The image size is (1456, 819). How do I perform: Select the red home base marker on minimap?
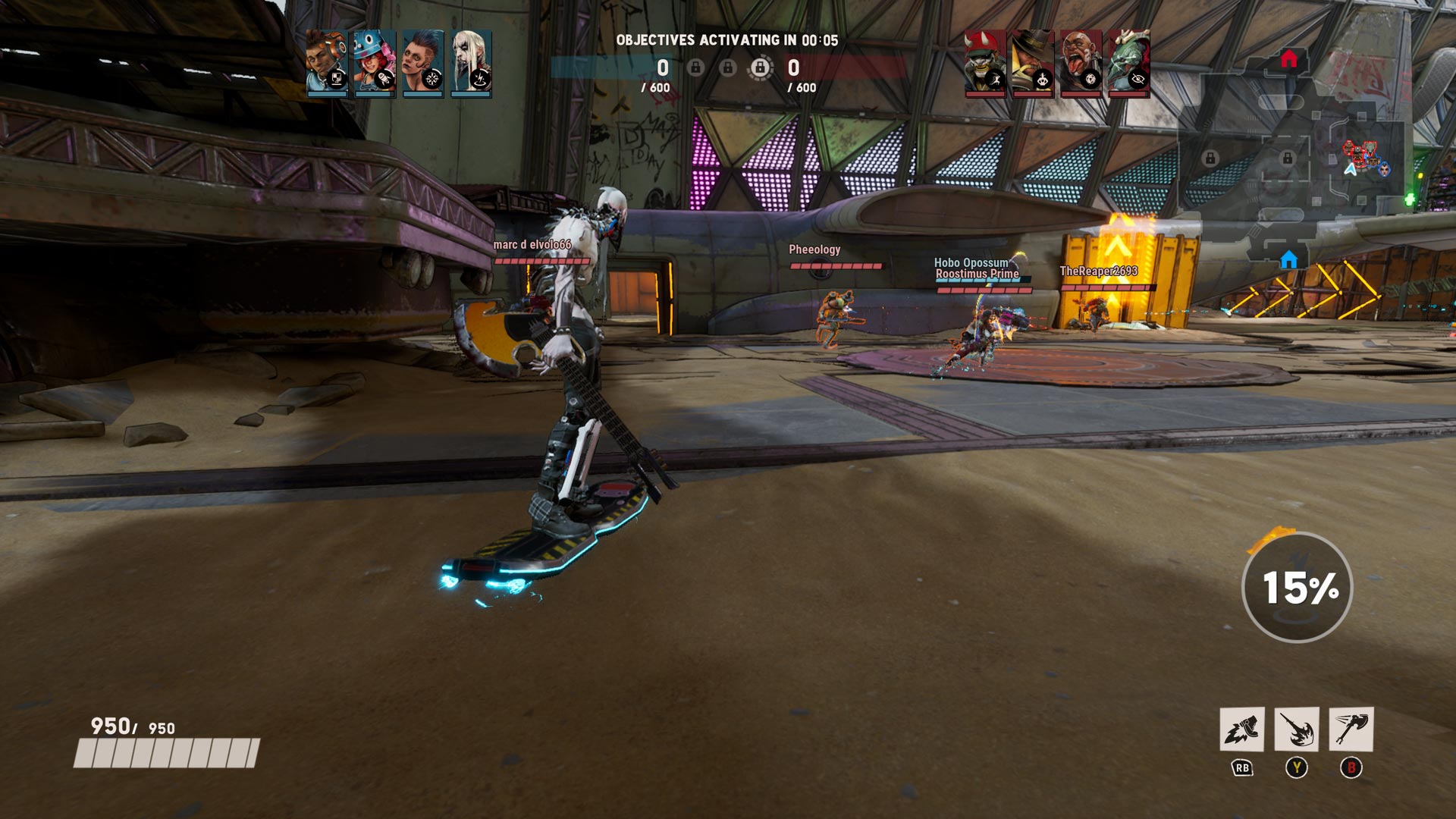tap(1288, 59)
